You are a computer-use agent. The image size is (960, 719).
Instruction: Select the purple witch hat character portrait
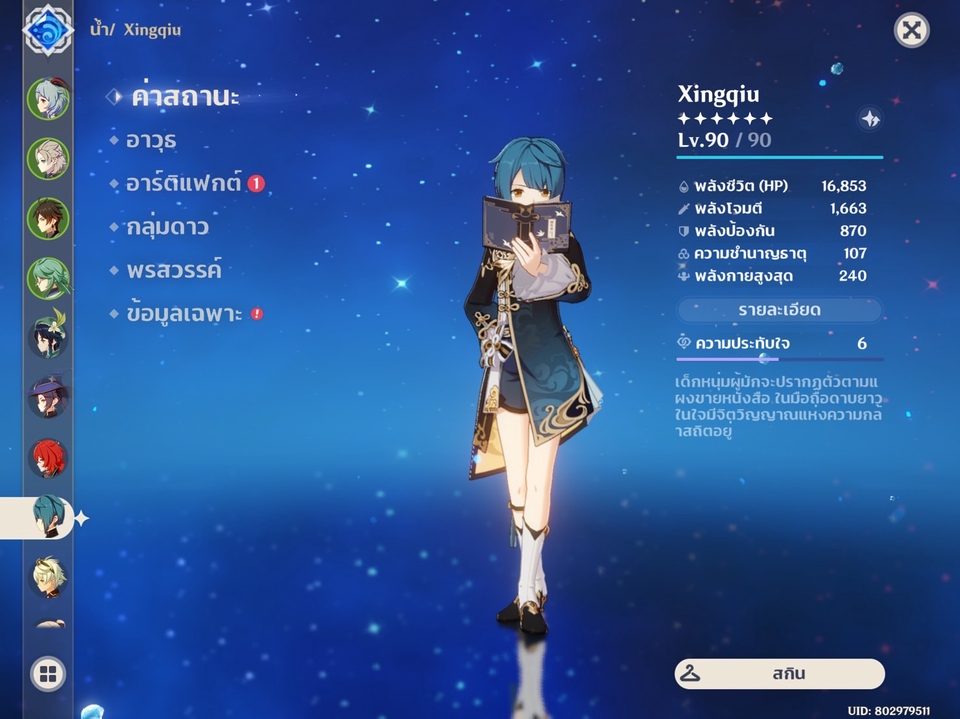[48, 397]
